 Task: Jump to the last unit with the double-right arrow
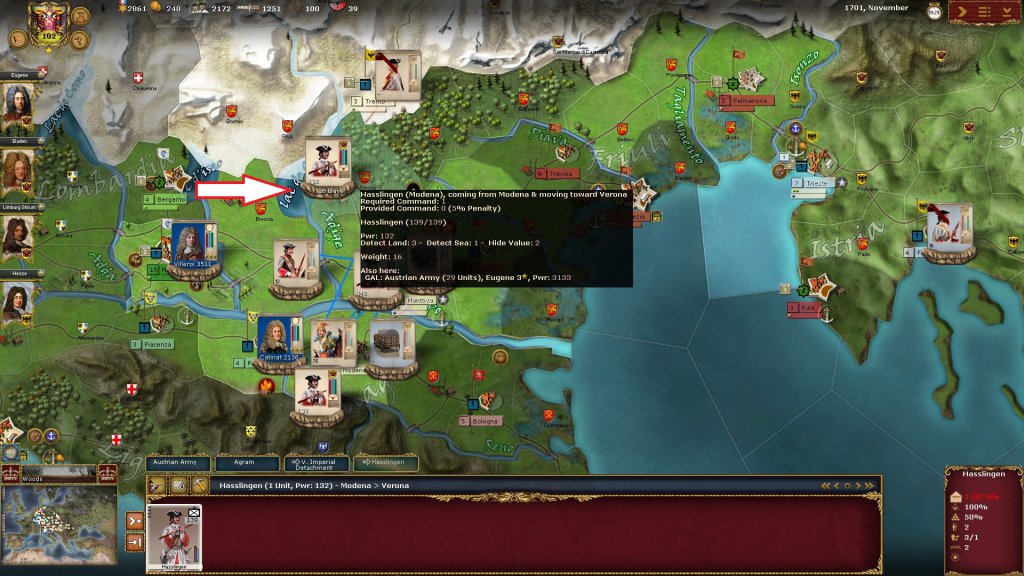[871, 485]
